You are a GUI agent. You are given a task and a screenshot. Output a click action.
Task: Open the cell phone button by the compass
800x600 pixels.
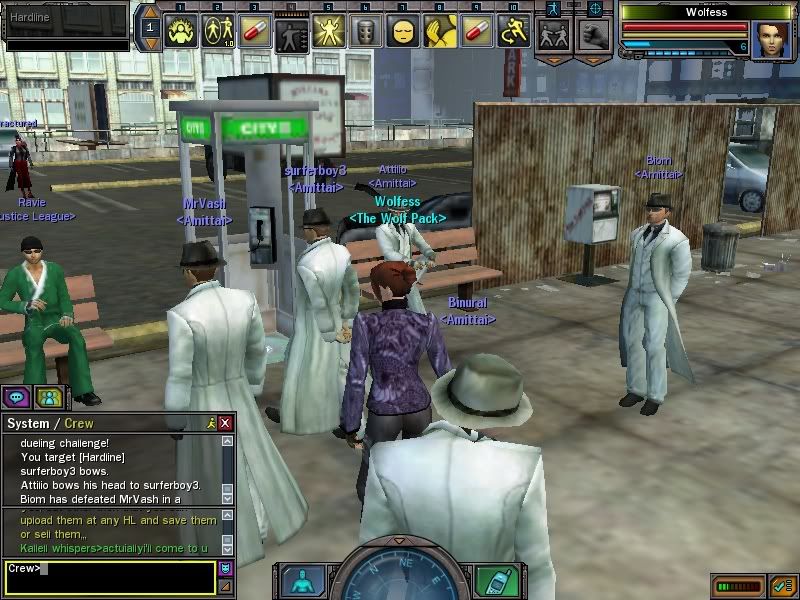click(490, 580)
